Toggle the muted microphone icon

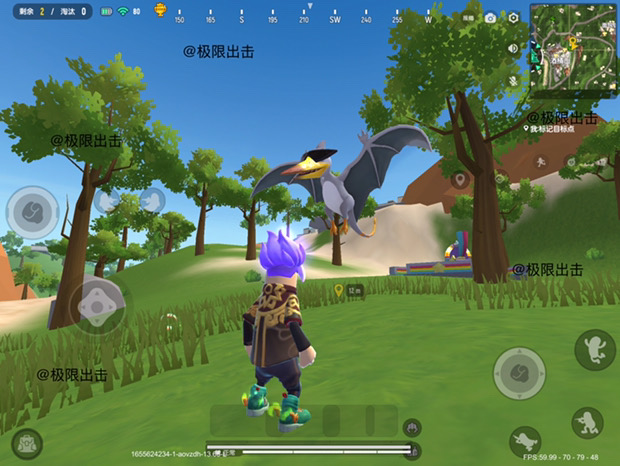pos(513,79)
